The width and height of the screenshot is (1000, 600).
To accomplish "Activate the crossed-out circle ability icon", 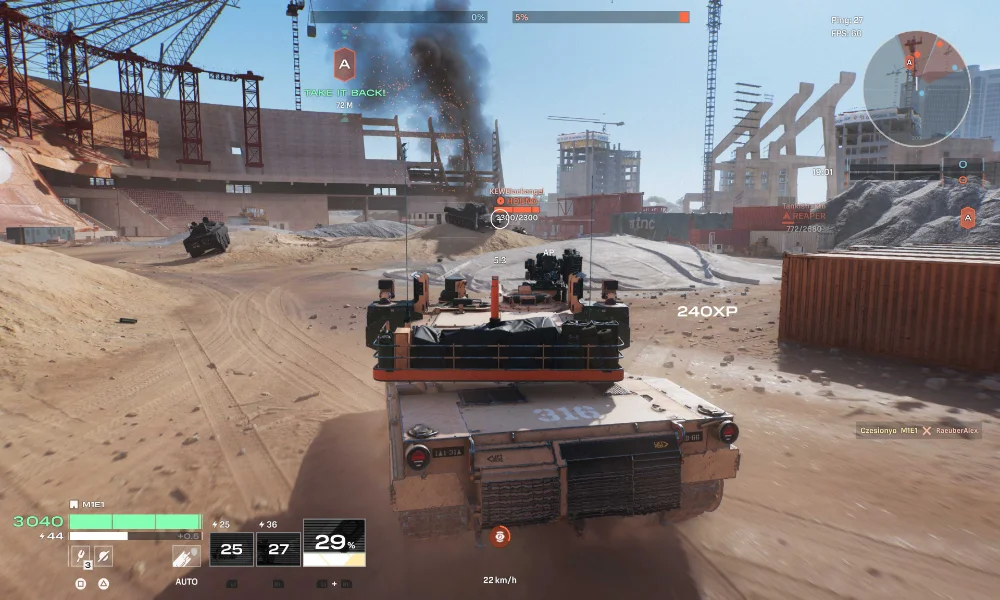I will tap(103, 556).
